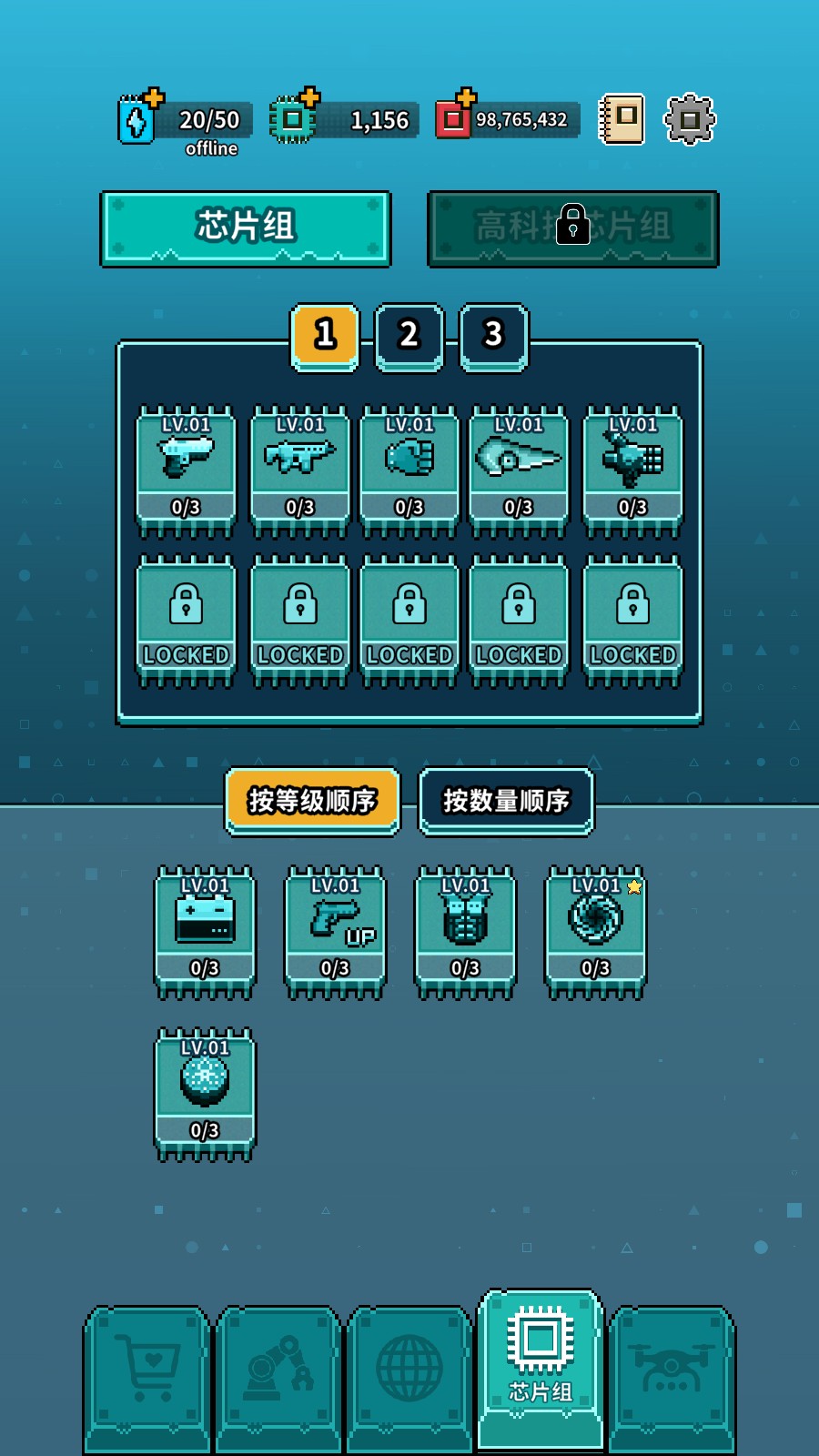
Task: Select the locked 高科技芯片组 tab
Action: coord(572,228)
